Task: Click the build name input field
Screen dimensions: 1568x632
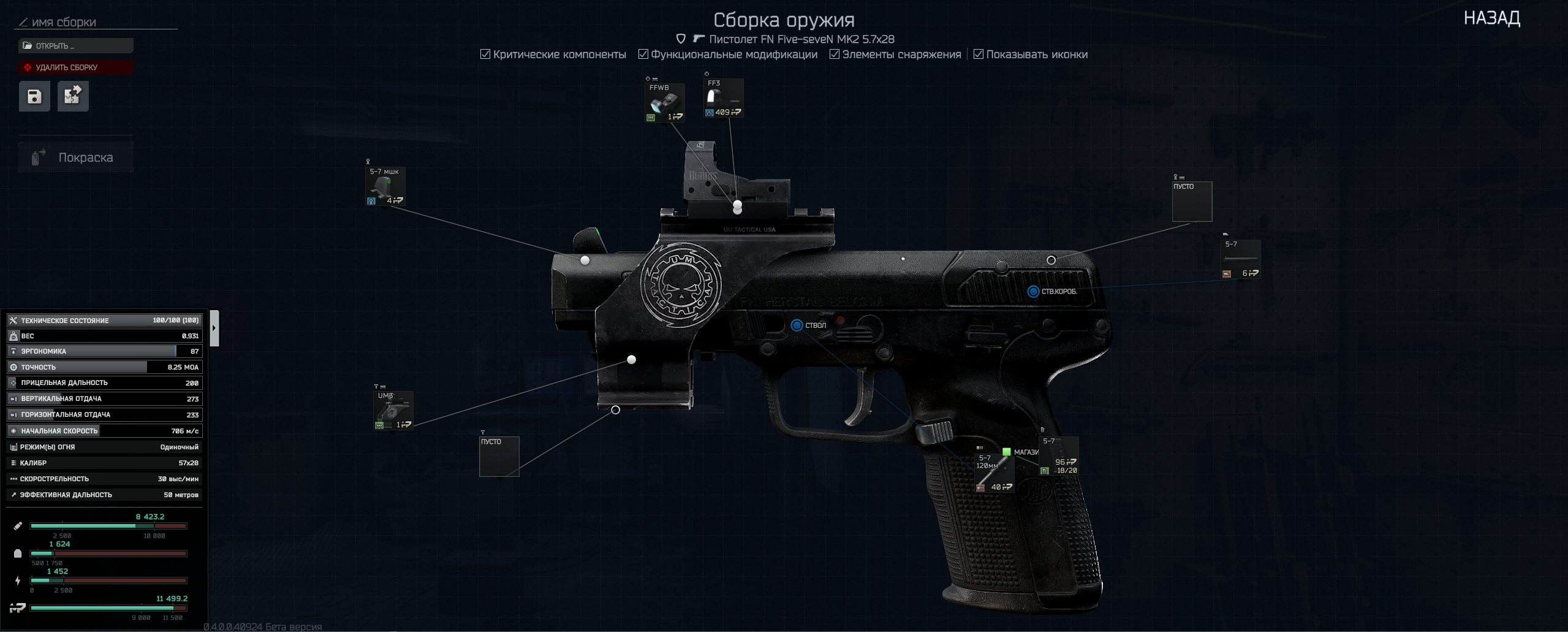Action: point(98,23)
